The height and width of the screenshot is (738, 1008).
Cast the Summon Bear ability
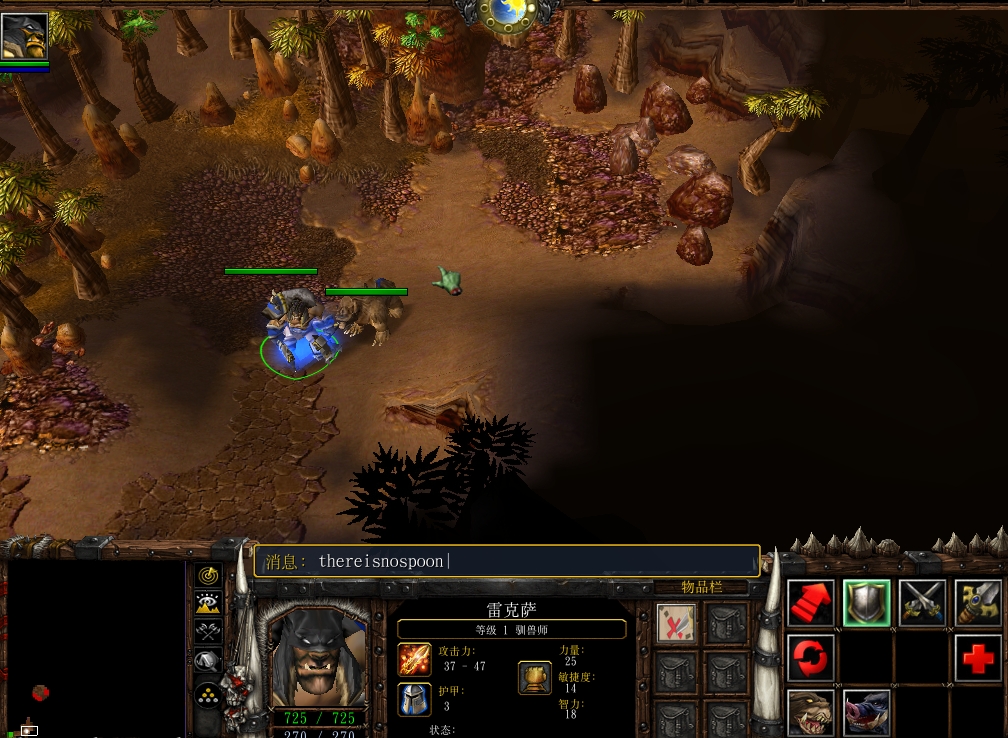pos(810,711)
